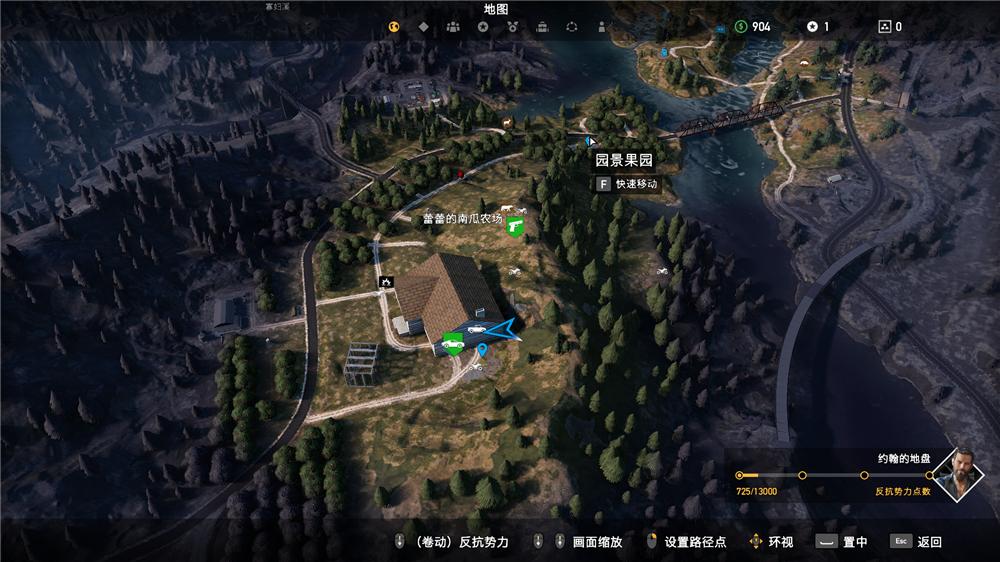Image resolution: width=1000 pixels, height=562 pixels.
Task: Click the blue waypoint pin marker
Action: coord(483,350)
